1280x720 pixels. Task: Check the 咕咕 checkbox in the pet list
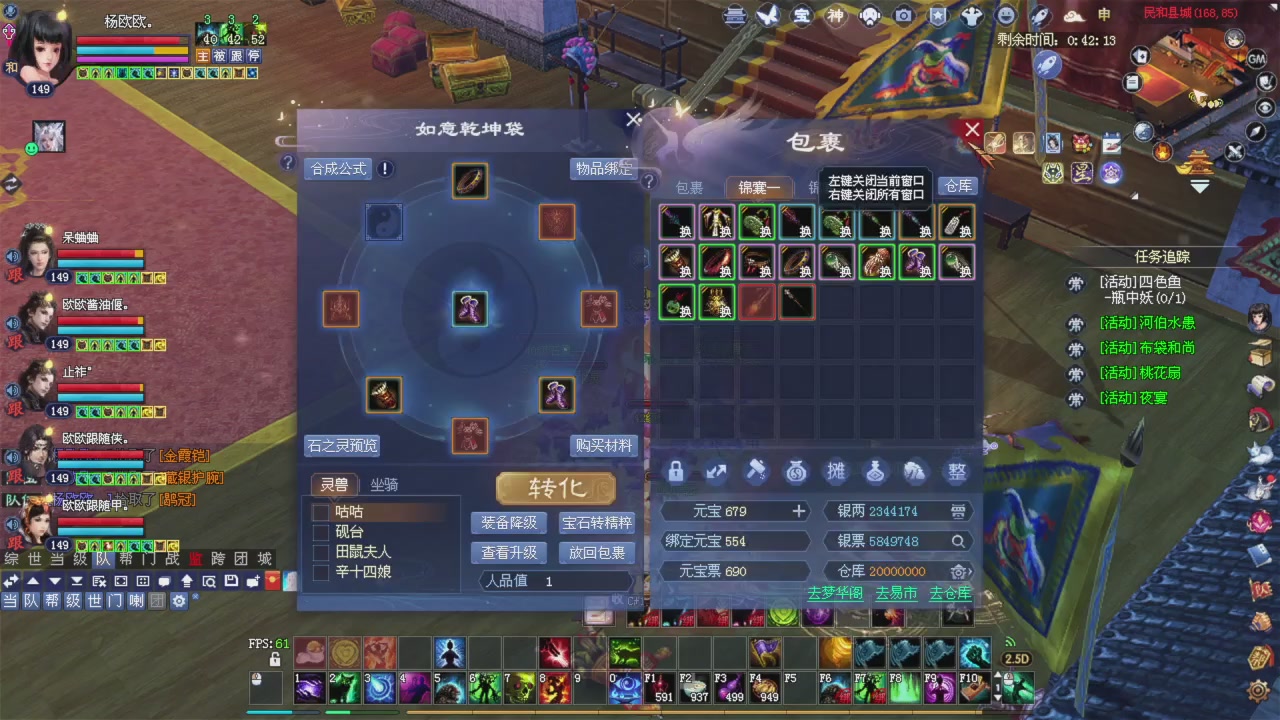click(320, 511)
